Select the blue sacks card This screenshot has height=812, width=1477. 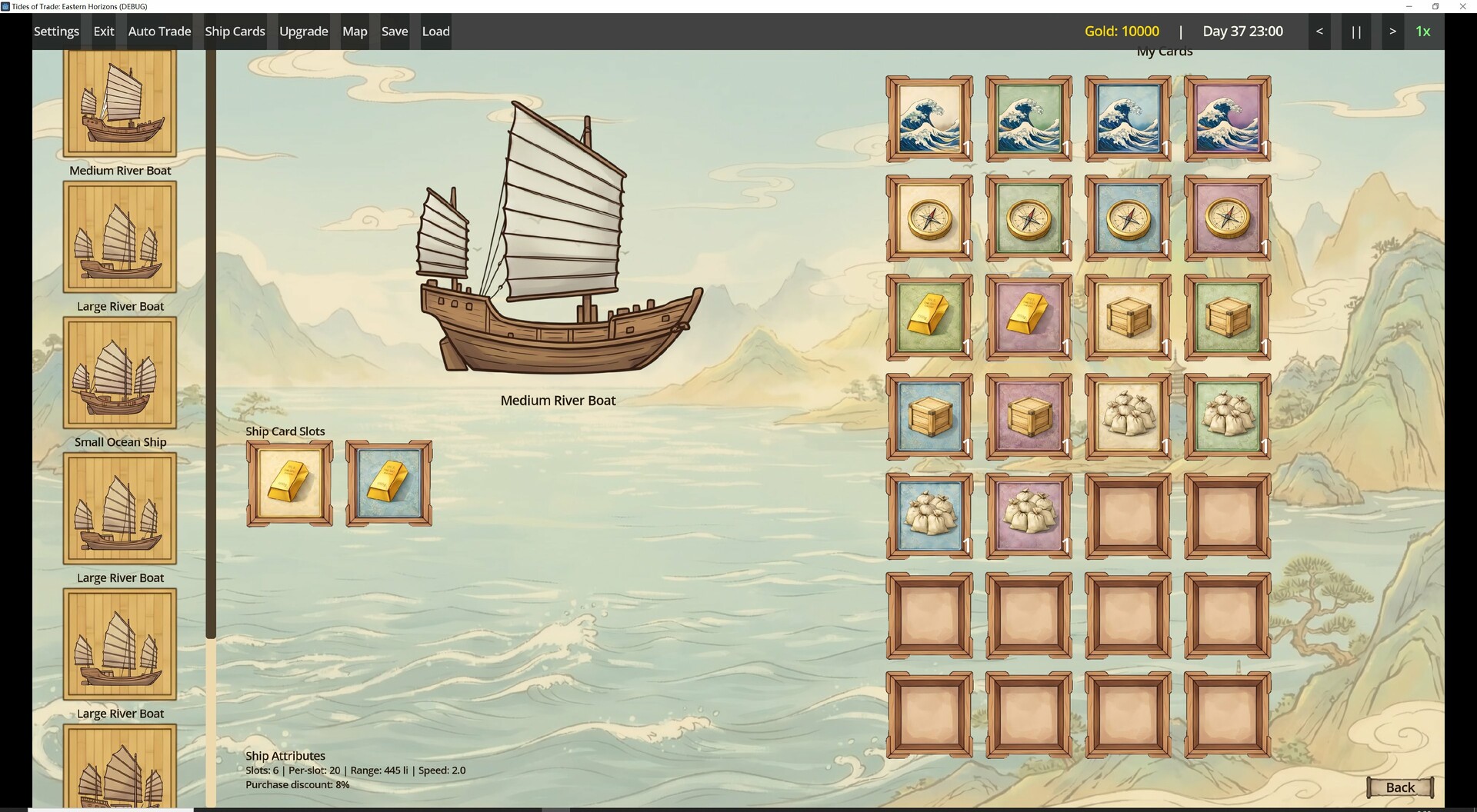(x=929, y=515)
